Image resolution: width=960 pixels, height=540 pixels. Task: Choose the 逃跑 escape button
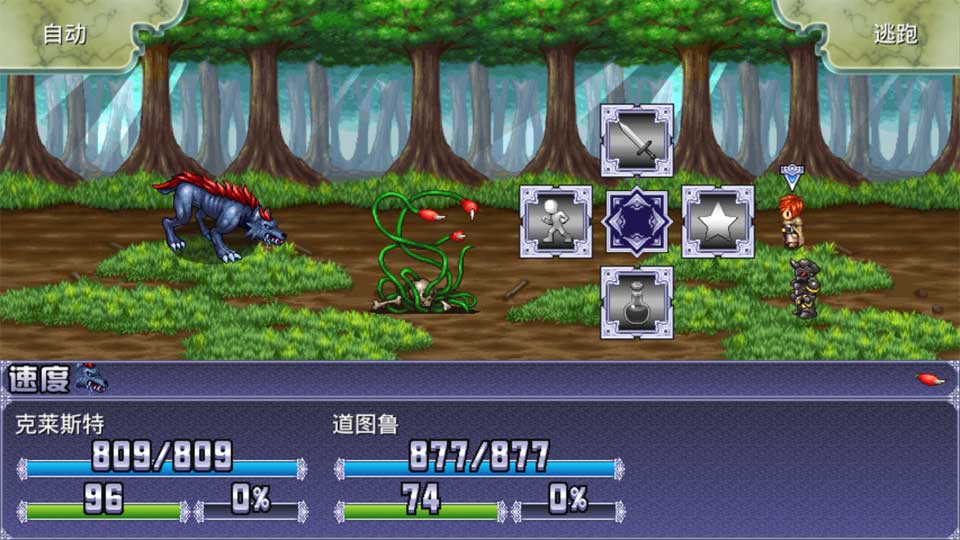(894, 34)
